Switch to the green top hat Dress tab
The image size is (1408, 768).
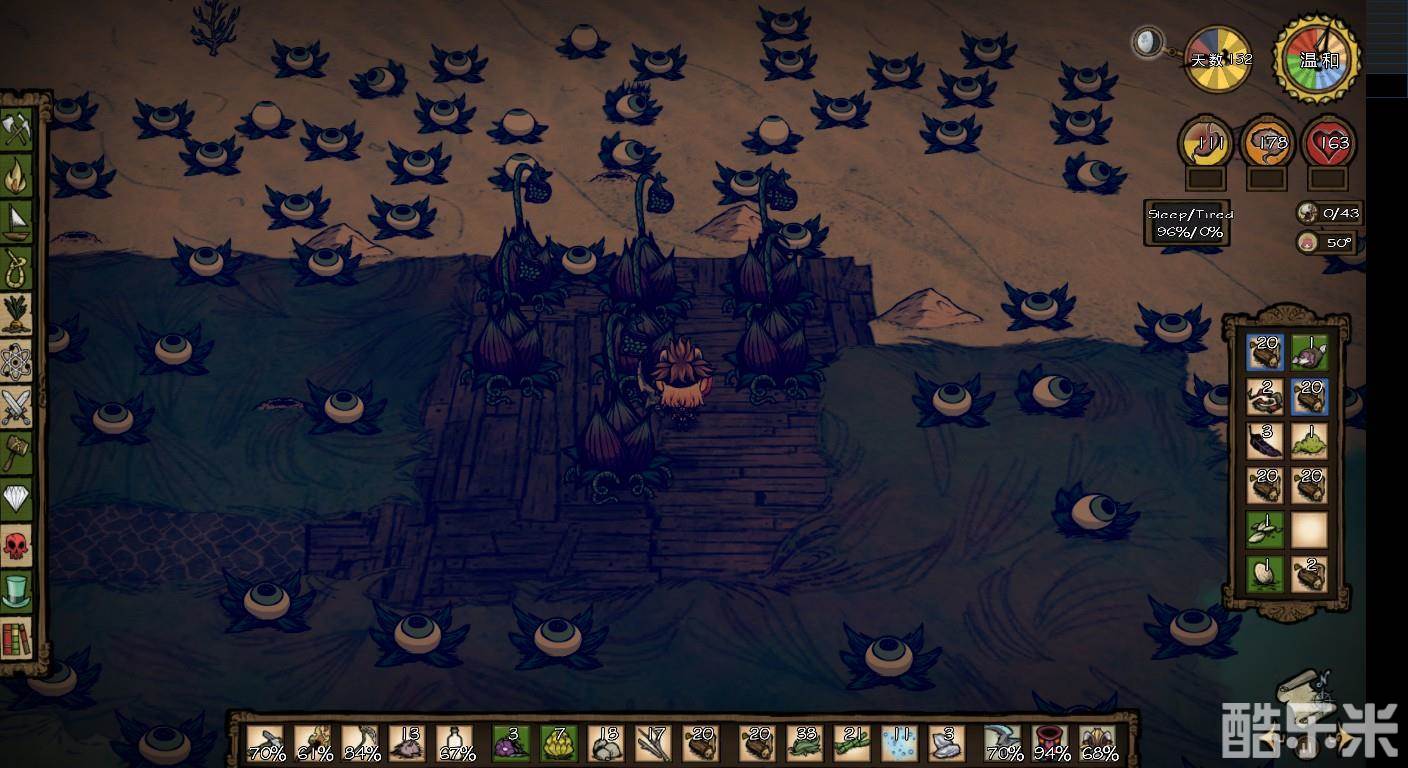click(17, 591)
